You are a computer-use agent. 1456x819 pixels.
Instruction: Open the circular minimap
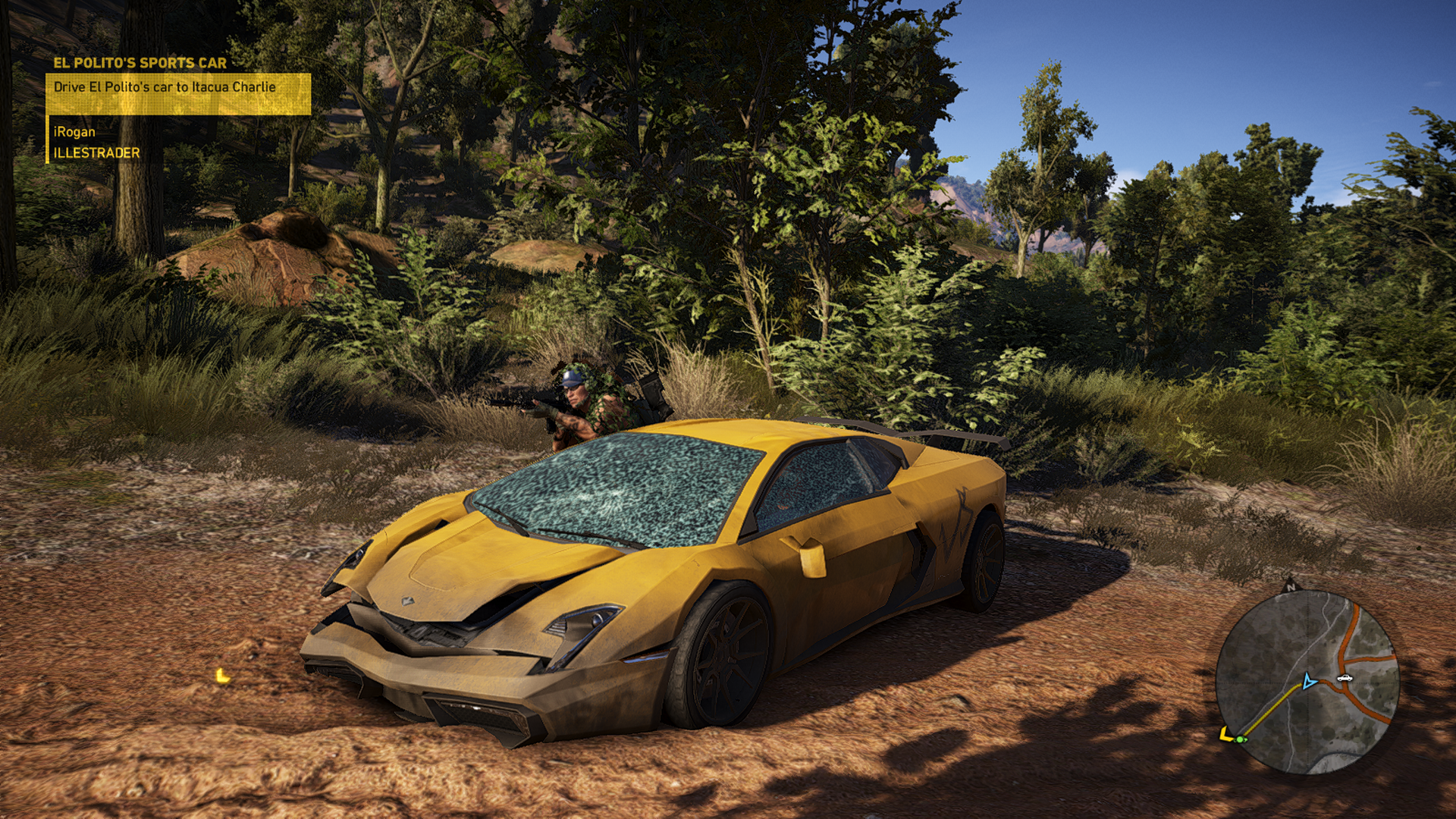(x=1306, y=682)
